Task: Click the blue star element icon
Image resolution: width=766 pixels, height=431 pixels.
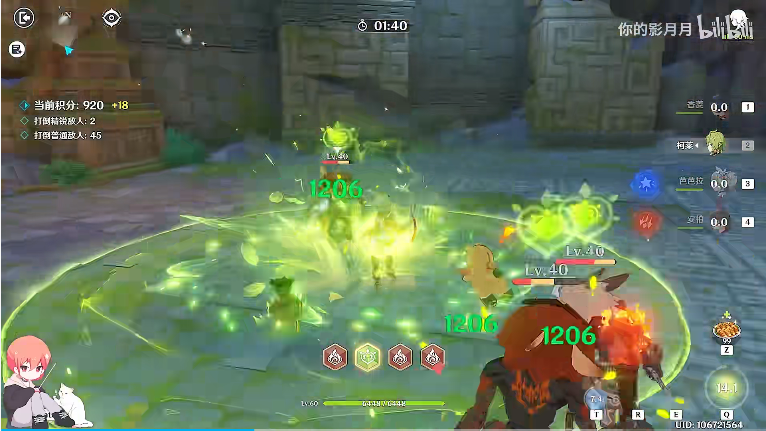Action: click(644, 183)
